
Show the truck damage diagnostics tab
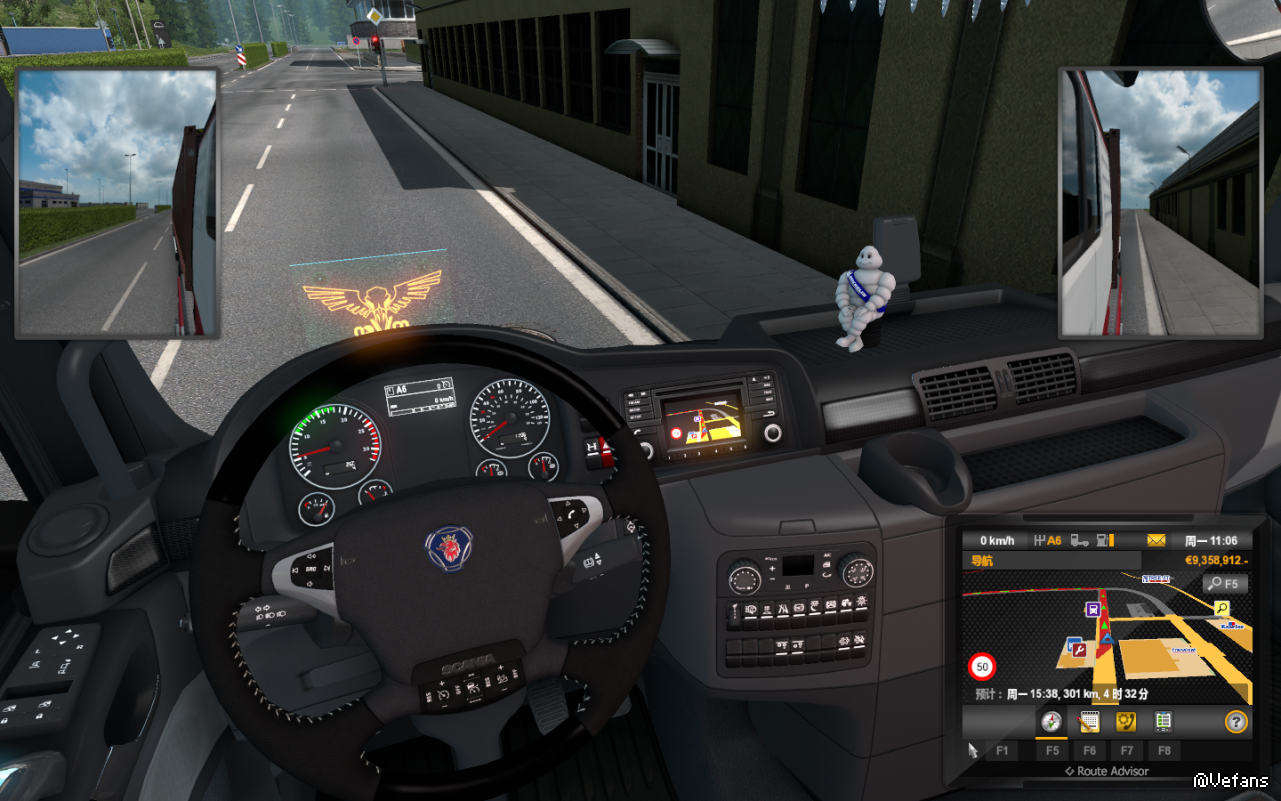tap(1162, 721)
